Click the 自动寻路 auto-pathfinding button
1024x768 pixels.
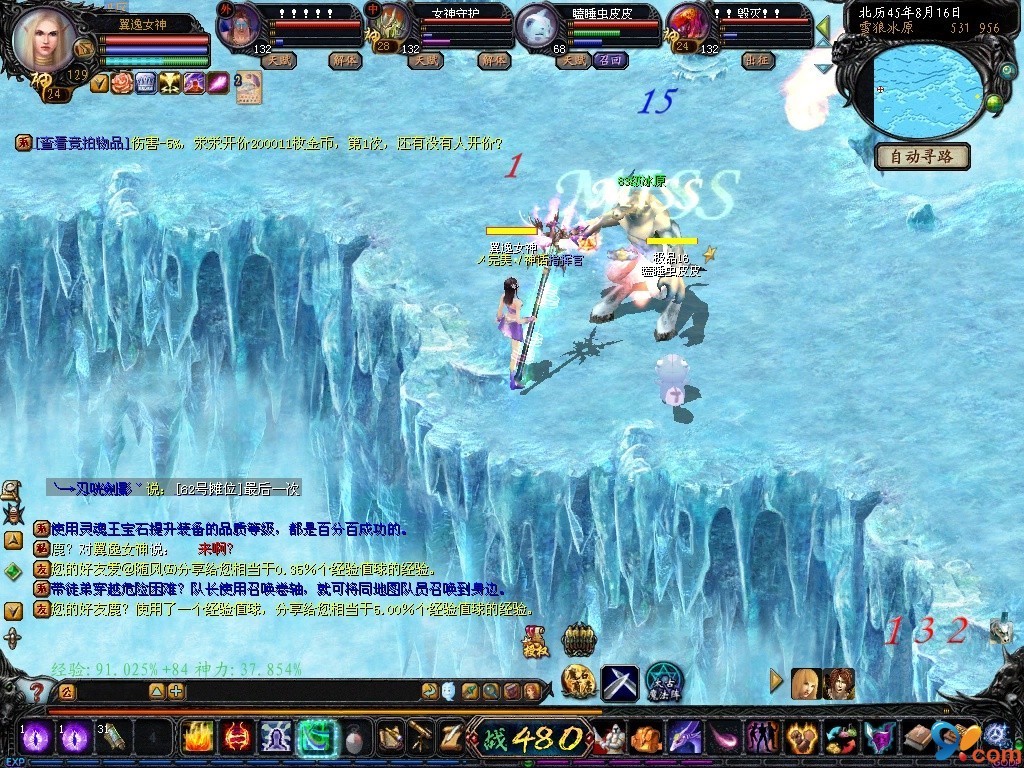click(x=923, y=156)
